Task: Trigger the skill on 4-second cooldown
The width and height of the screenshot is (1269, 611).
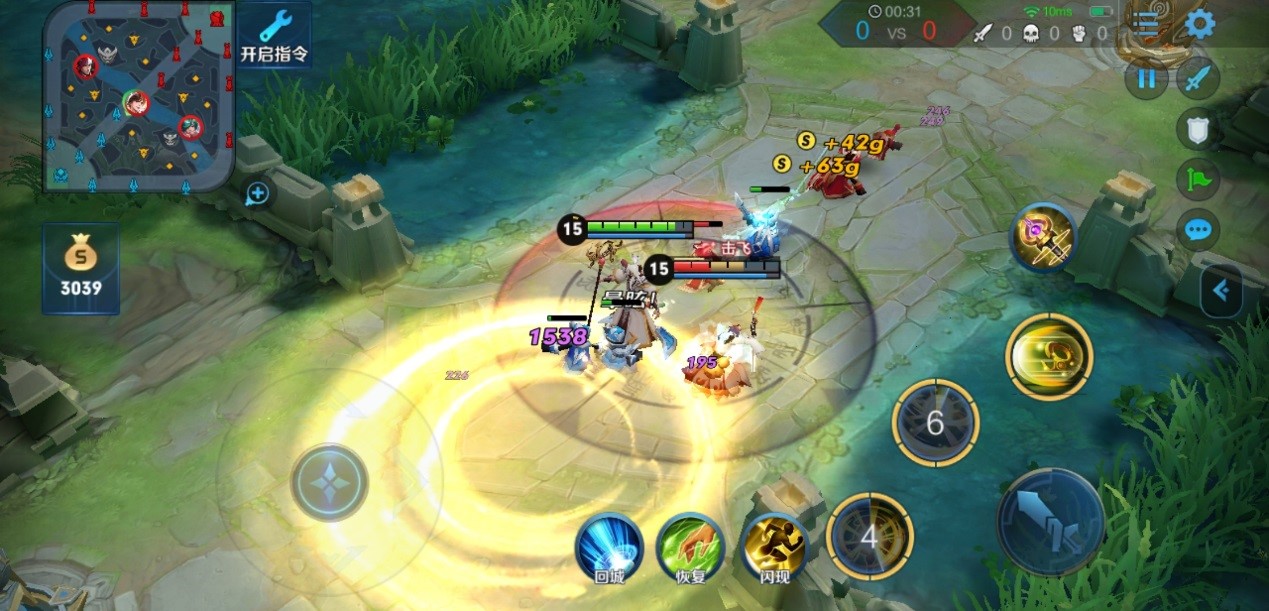Action: point(869,537)
